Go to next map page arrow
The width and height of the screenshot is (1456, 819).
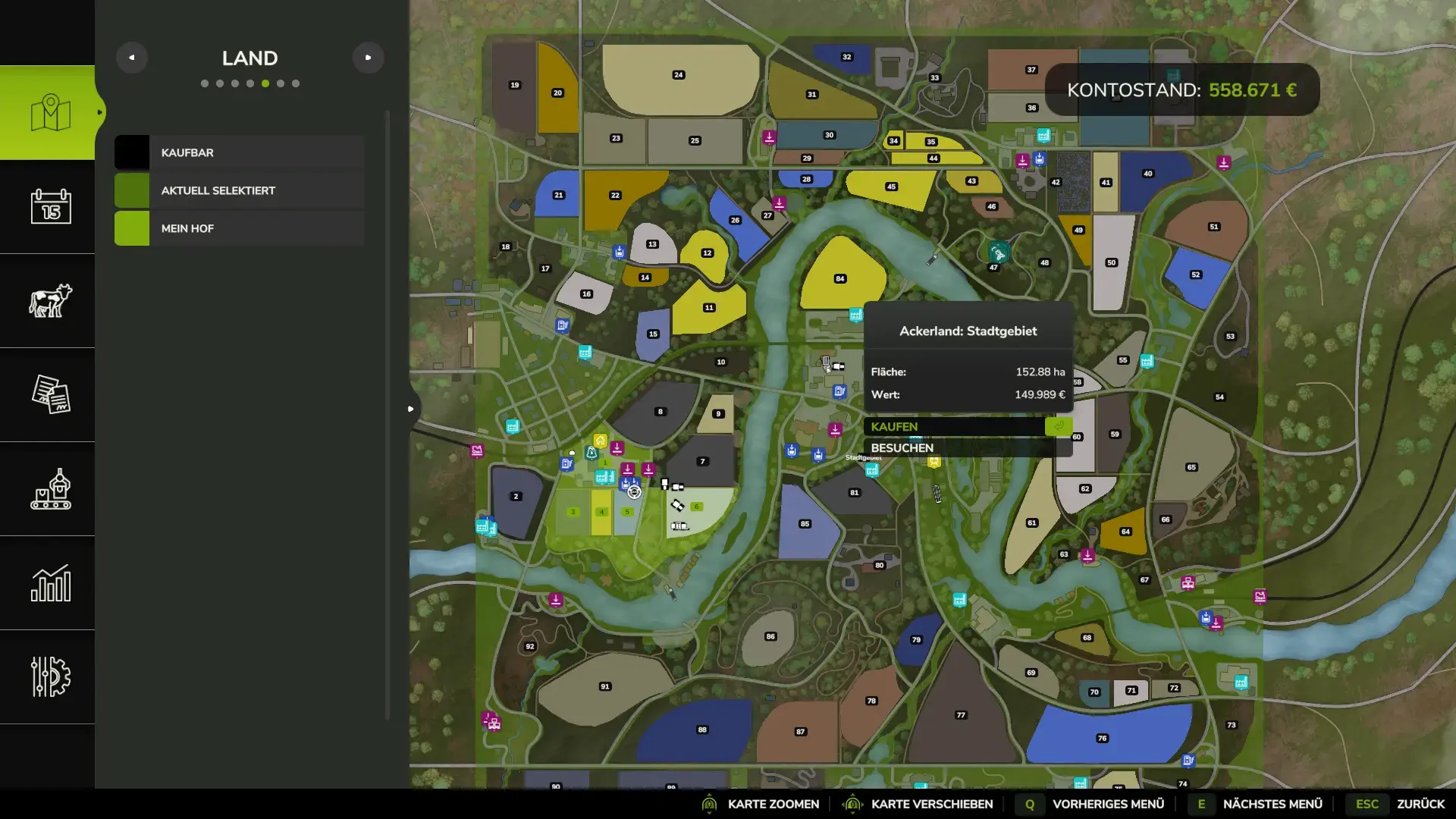(368, 58)
